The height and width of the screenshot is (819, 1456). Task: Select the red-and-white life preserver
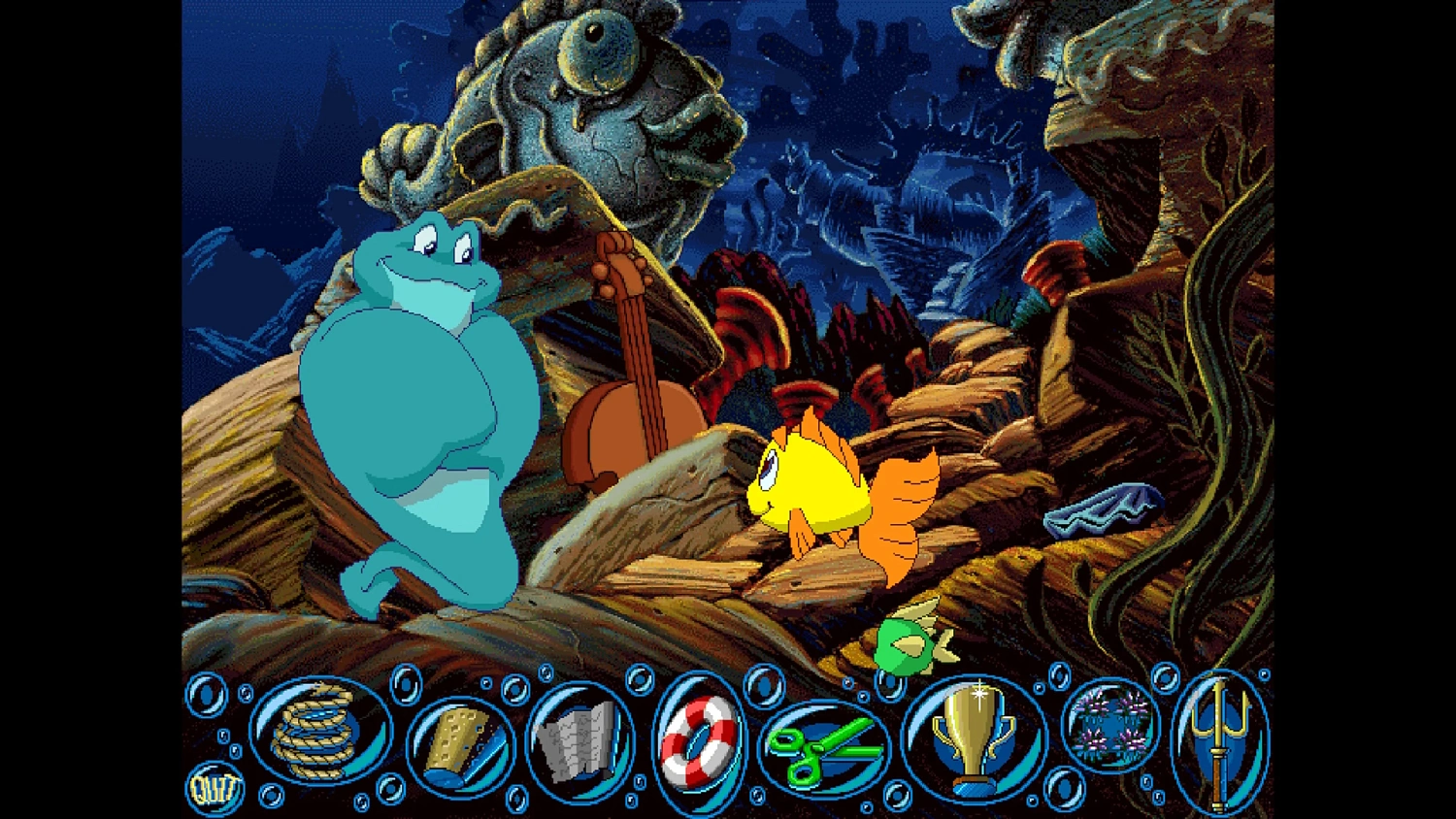pyautogui.click(x=697, y=742)
